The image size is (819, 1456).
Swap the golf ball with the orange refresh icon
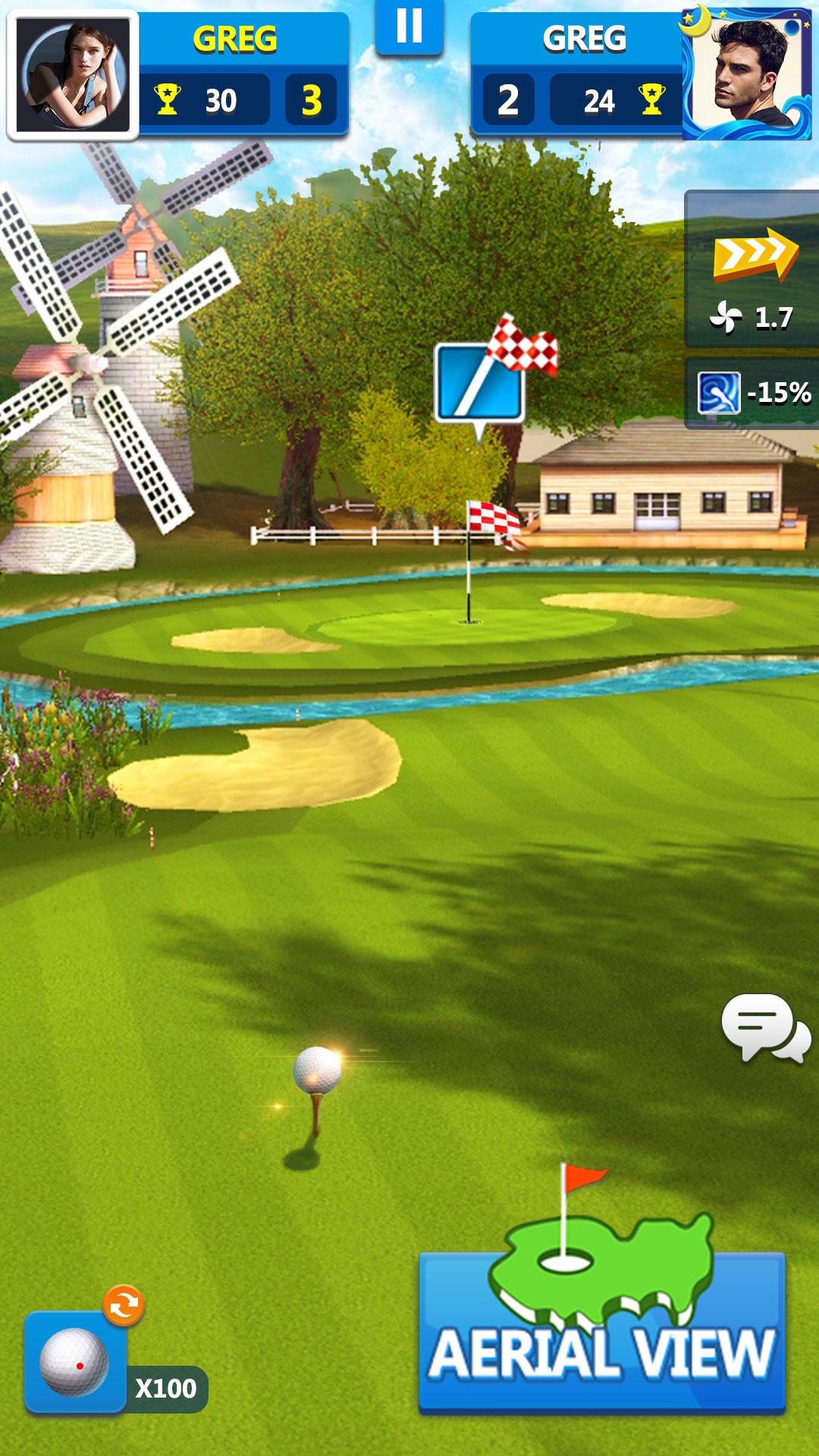124,1305
